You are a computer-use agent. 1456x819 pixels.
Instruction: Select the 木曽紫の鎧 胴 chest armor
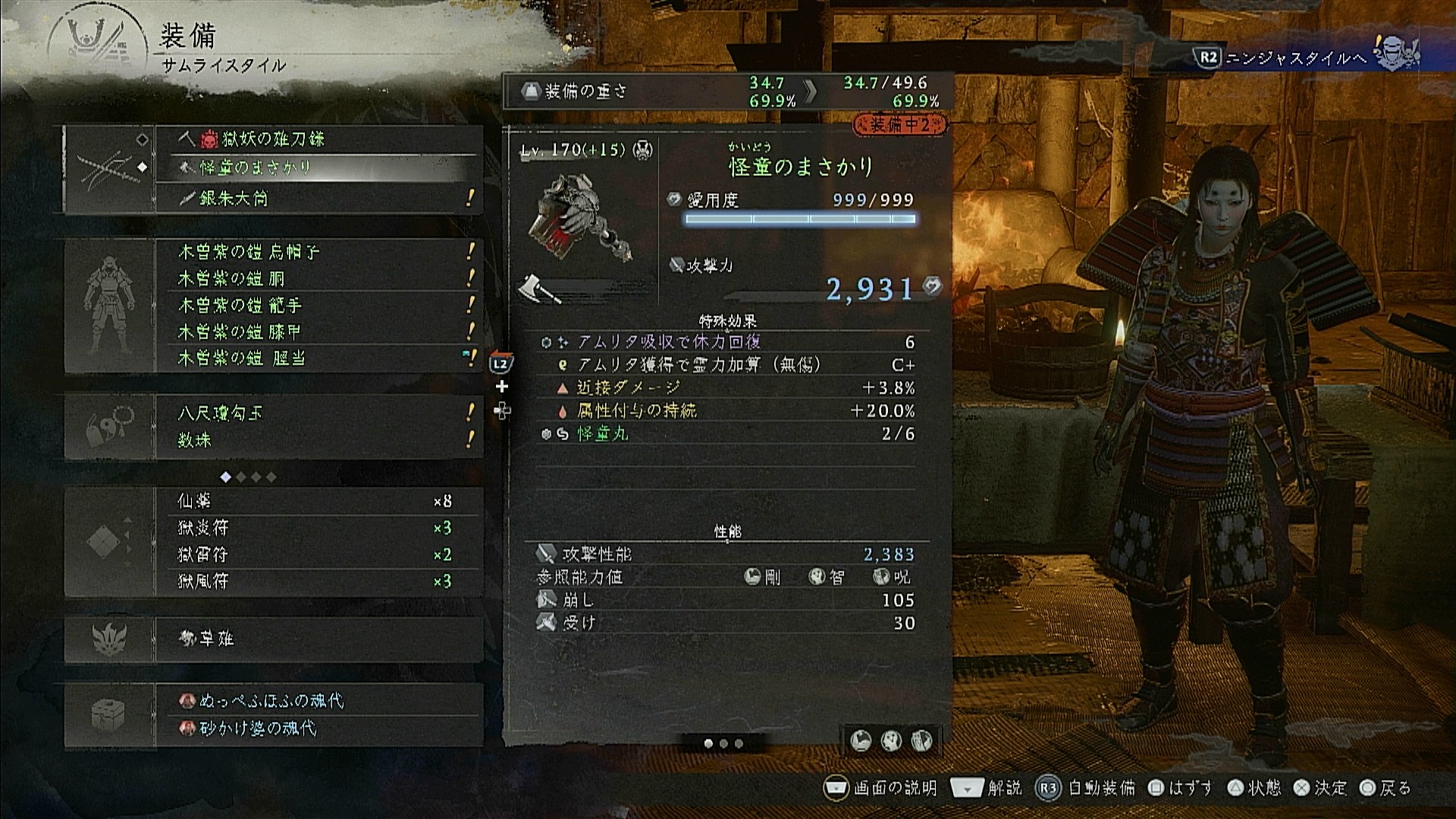(x=318, y=278)
